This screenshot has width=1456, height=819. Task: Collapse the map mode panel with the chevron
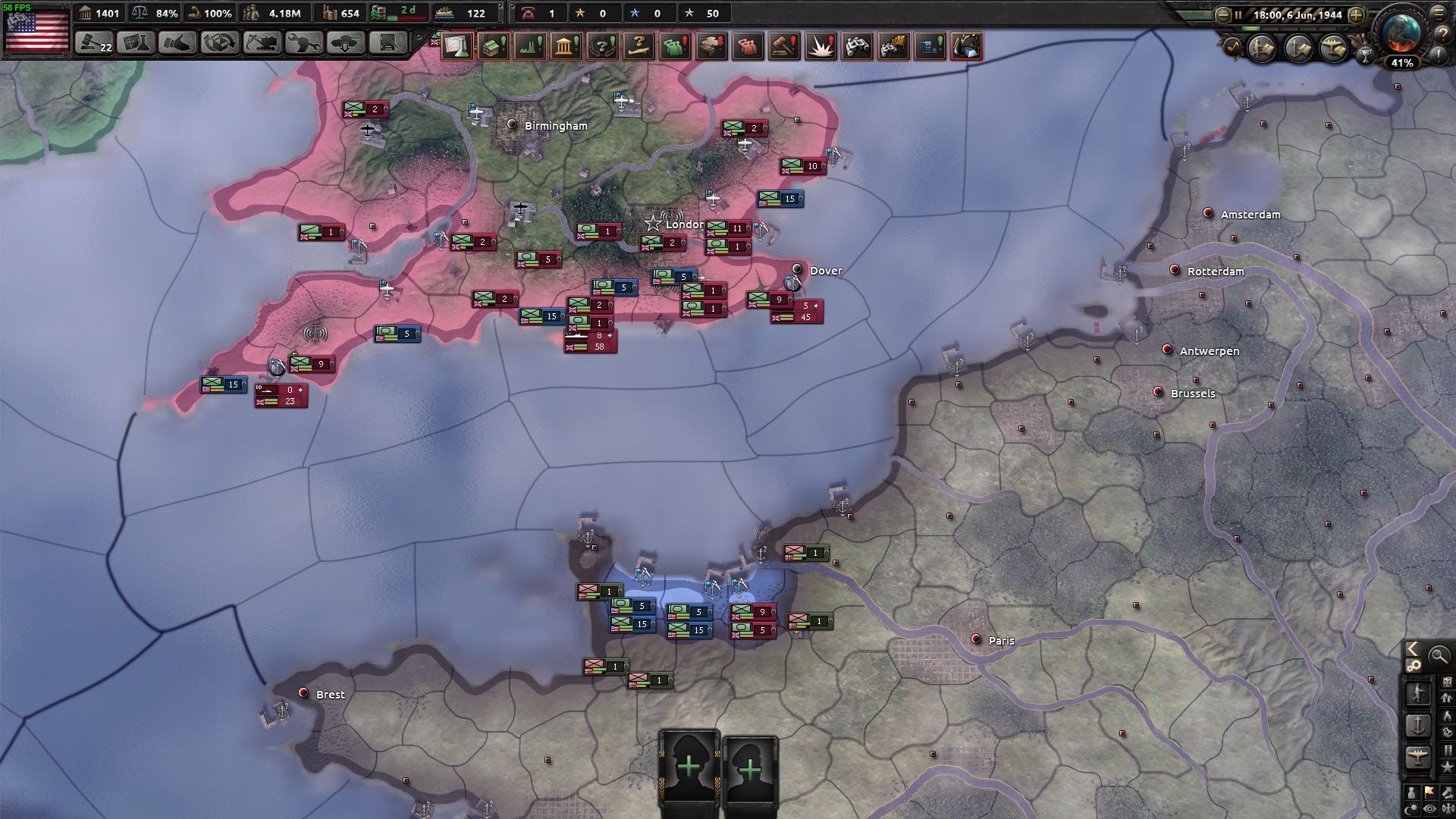coord(1412,648)
